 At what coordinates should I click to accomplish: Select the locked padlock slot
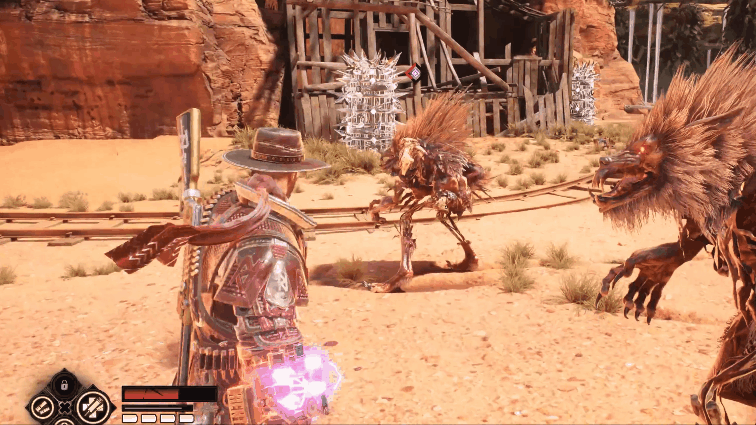pos(65,384)
